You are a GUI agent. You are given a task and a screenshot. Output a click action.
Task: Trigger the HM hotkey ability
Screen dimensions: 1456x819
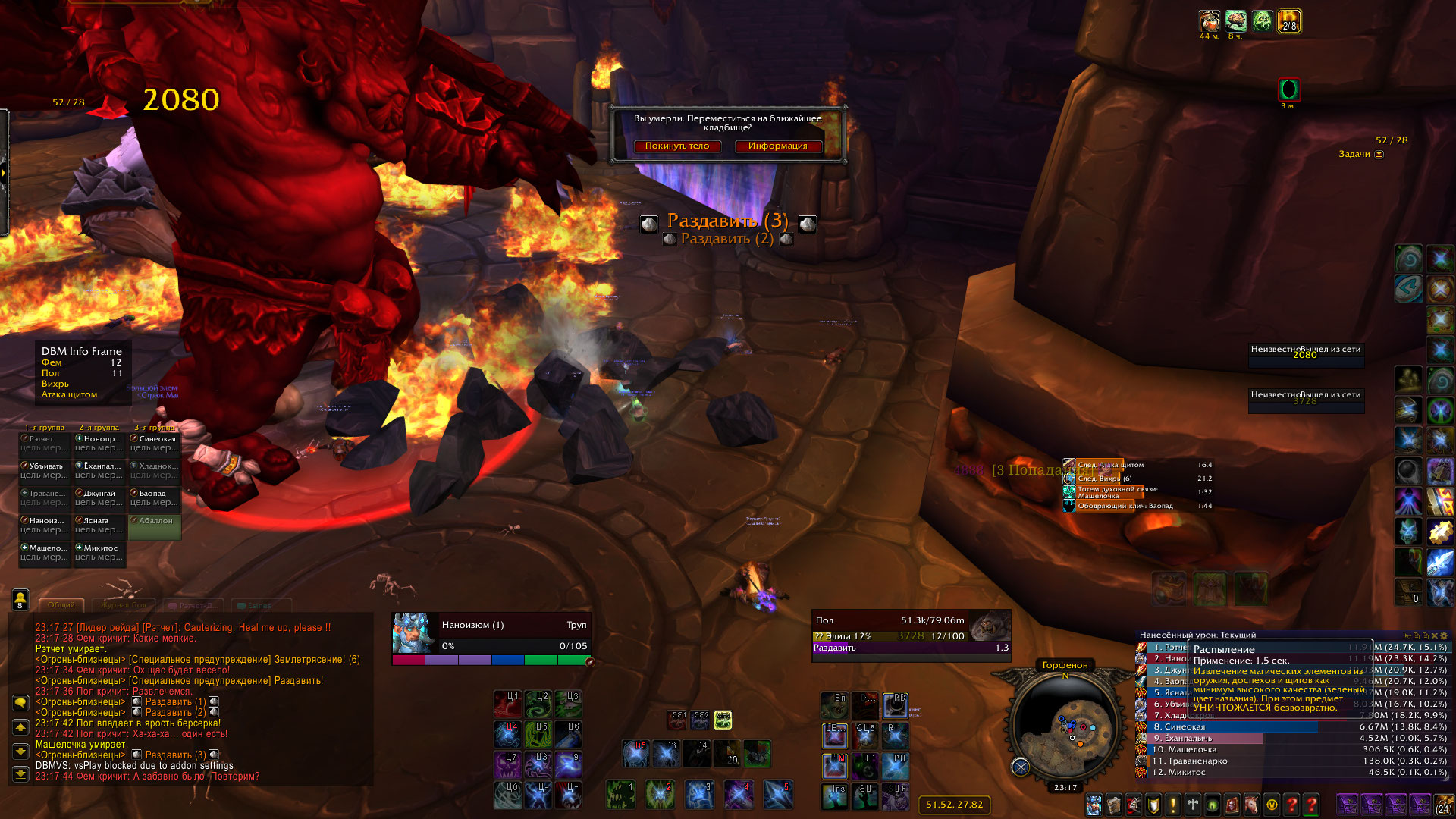[835, 766]
